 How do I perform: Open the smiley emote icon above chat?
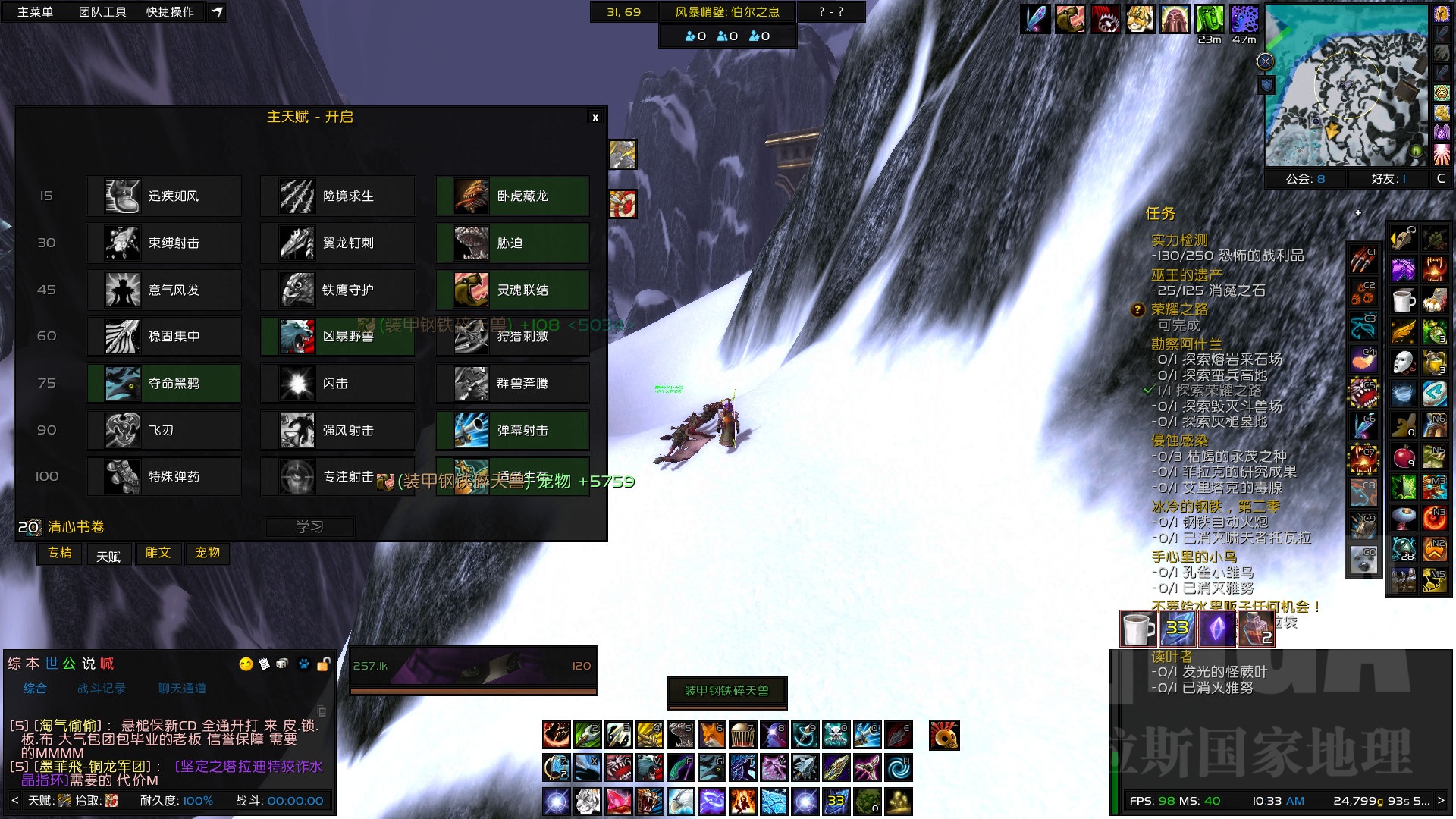[244, 664]
